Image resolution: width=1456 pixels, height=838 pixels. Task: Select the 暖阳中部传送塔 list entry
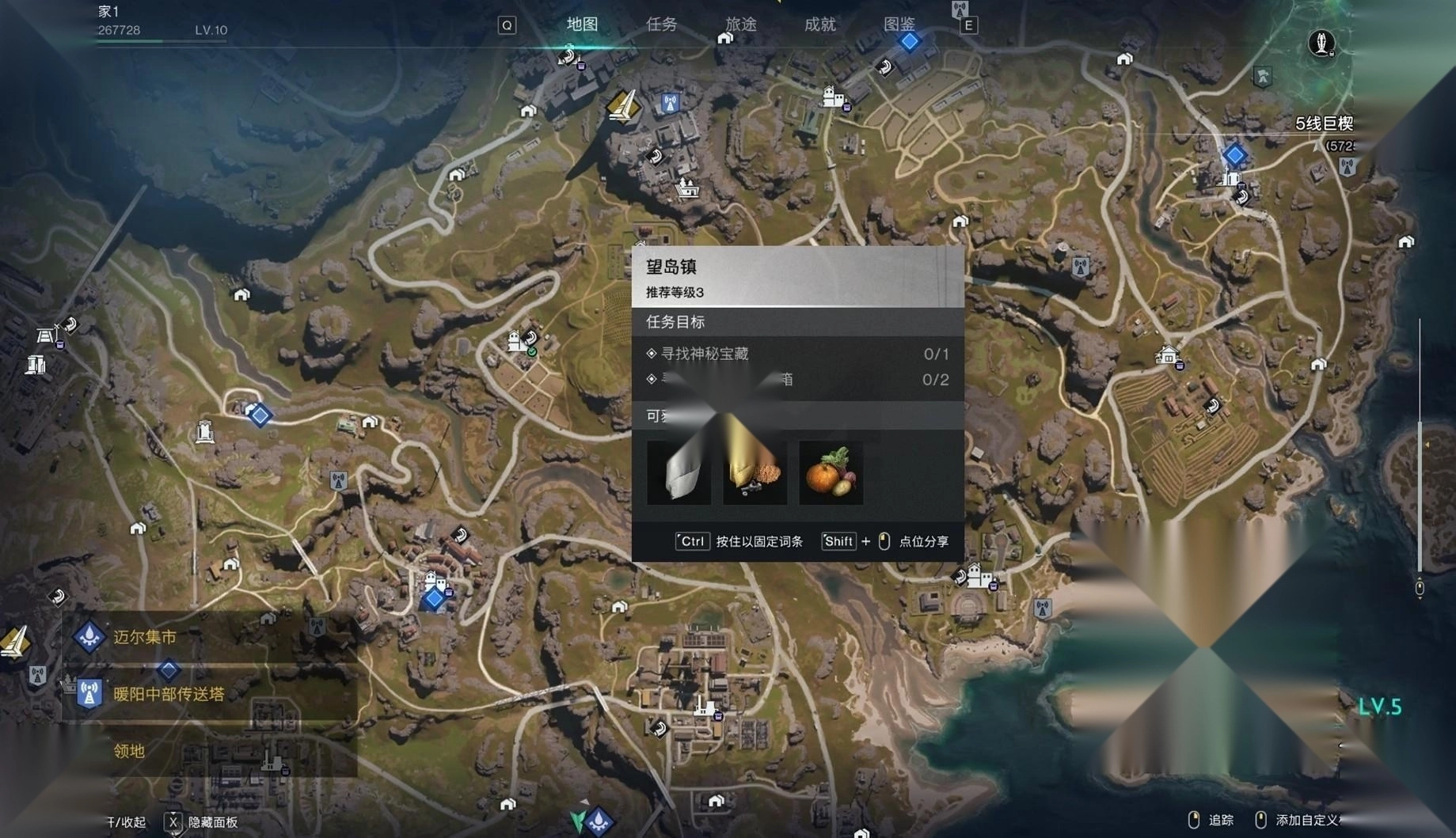[x=169, y=694]
